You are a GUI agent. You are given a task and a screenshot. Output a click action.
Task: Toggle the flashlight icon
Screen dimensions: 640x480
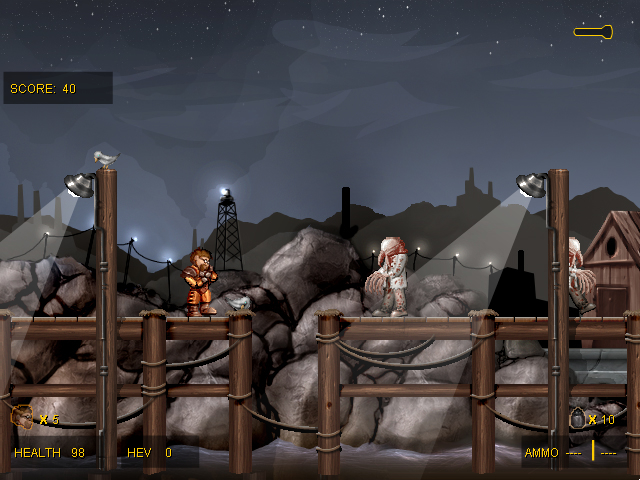(593, 32)
